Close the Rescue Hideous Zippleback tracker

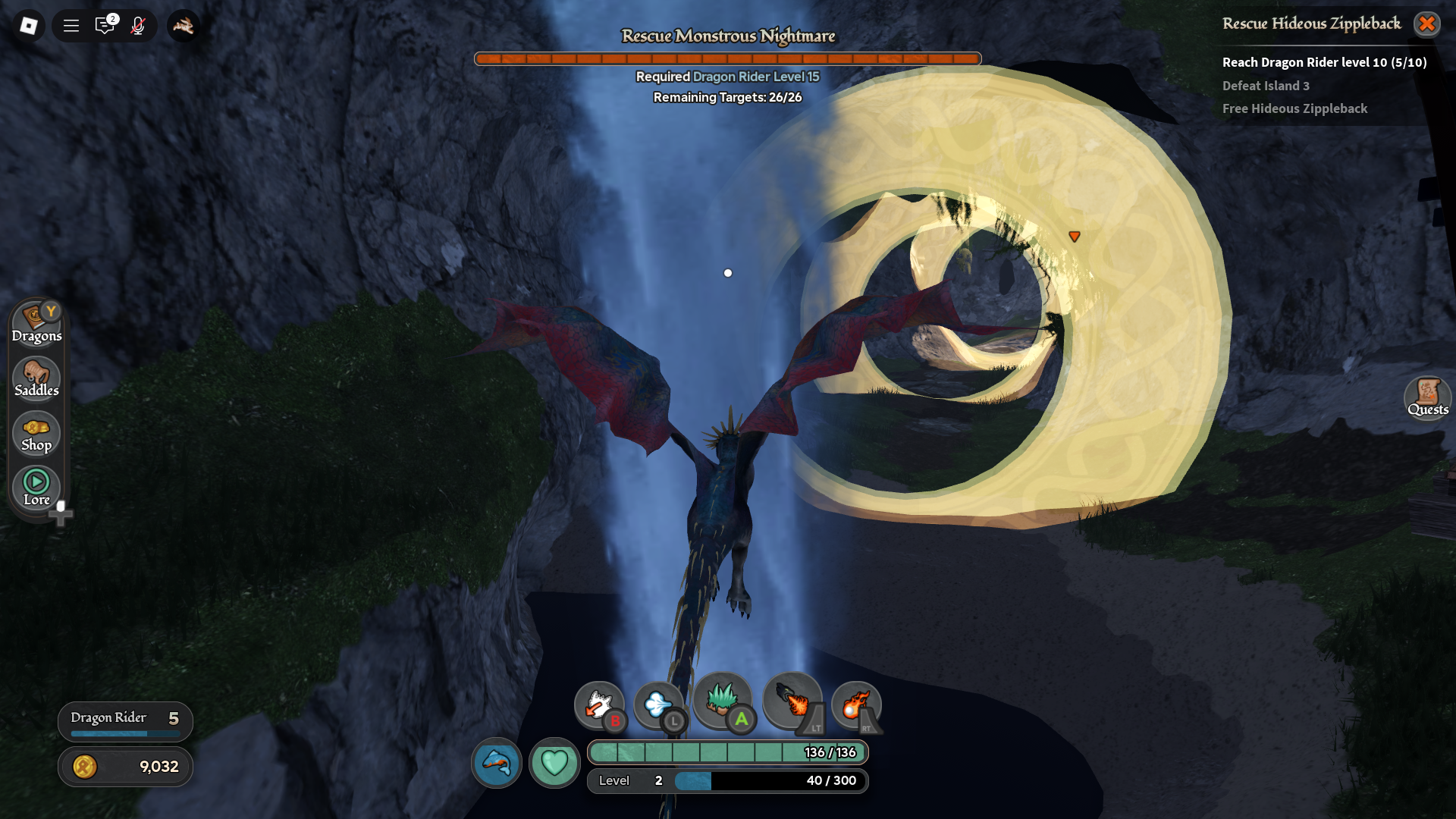(1426, 24)
